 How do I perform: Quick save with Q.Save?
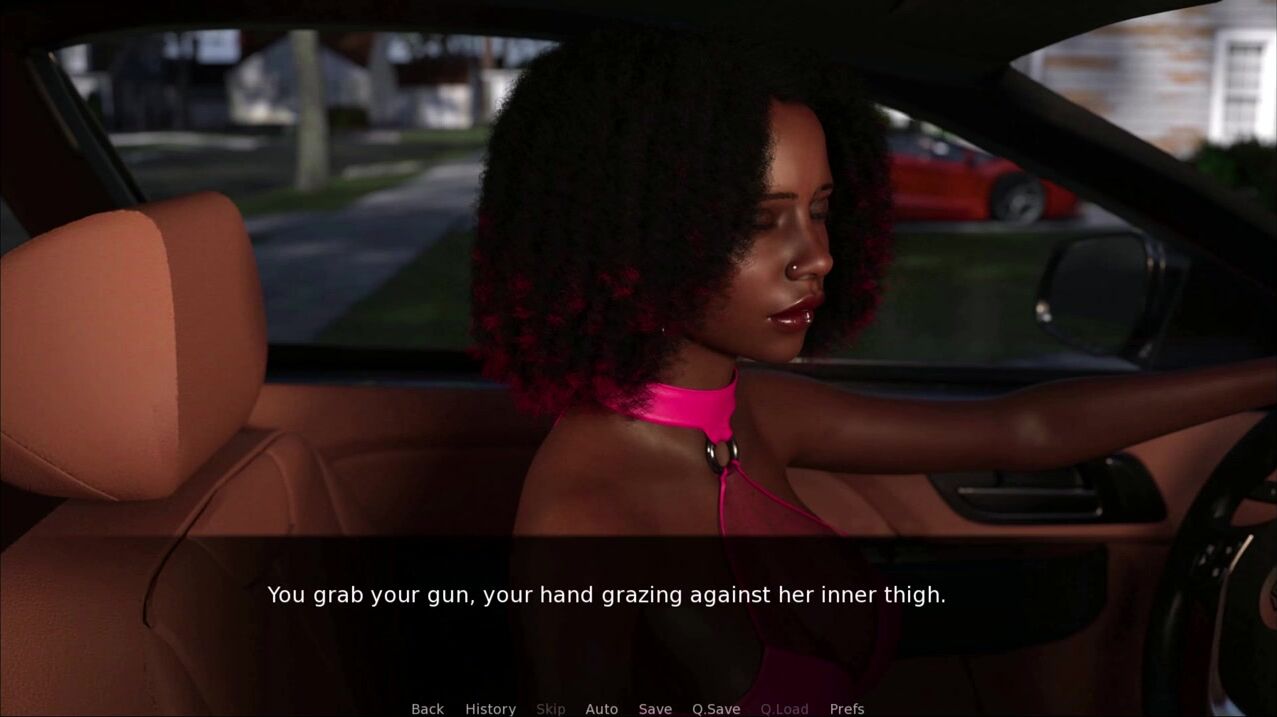[716, 708]
